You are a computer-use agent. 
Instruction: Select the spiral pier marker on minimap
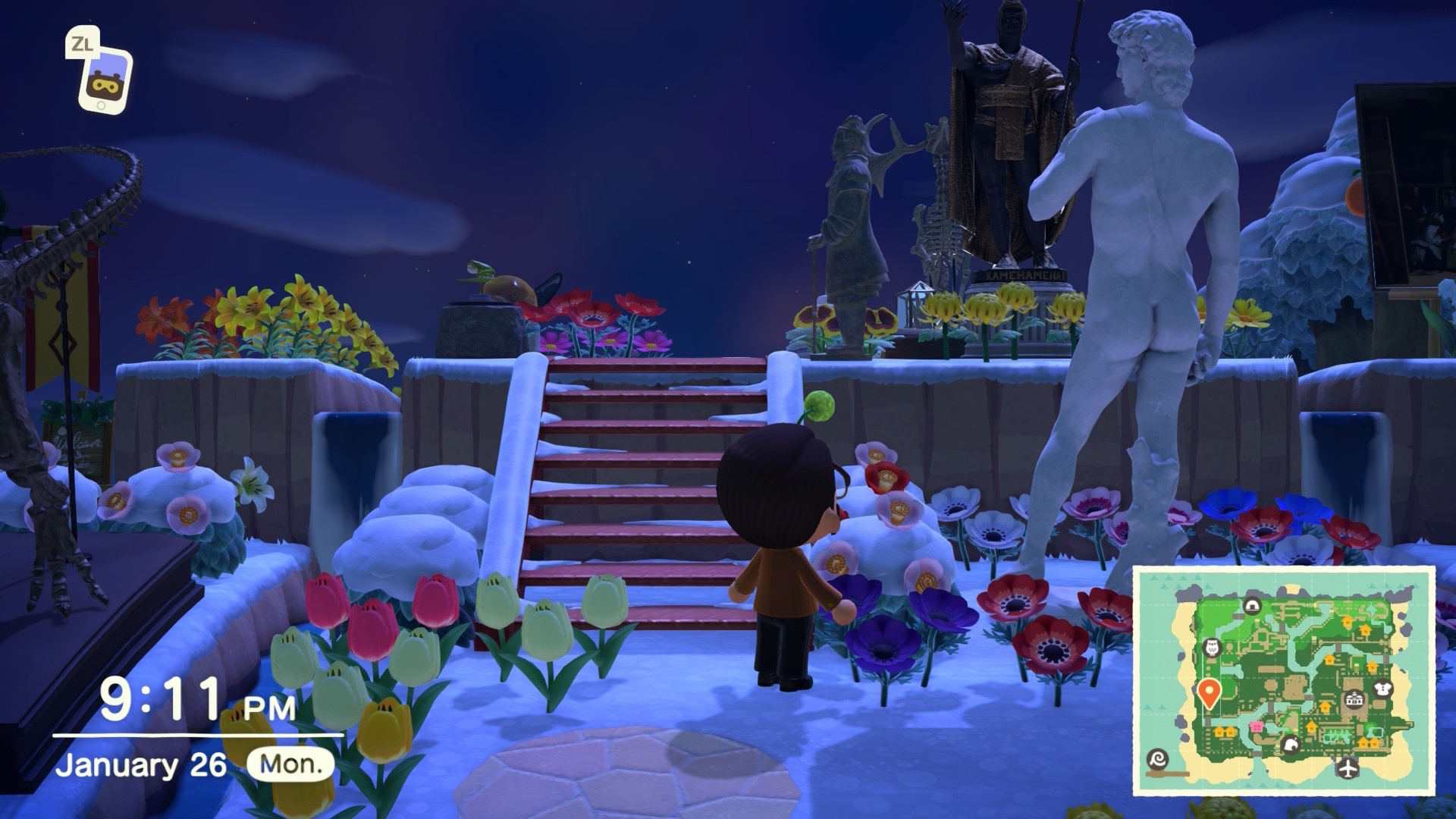click(x=1159, y=759)
